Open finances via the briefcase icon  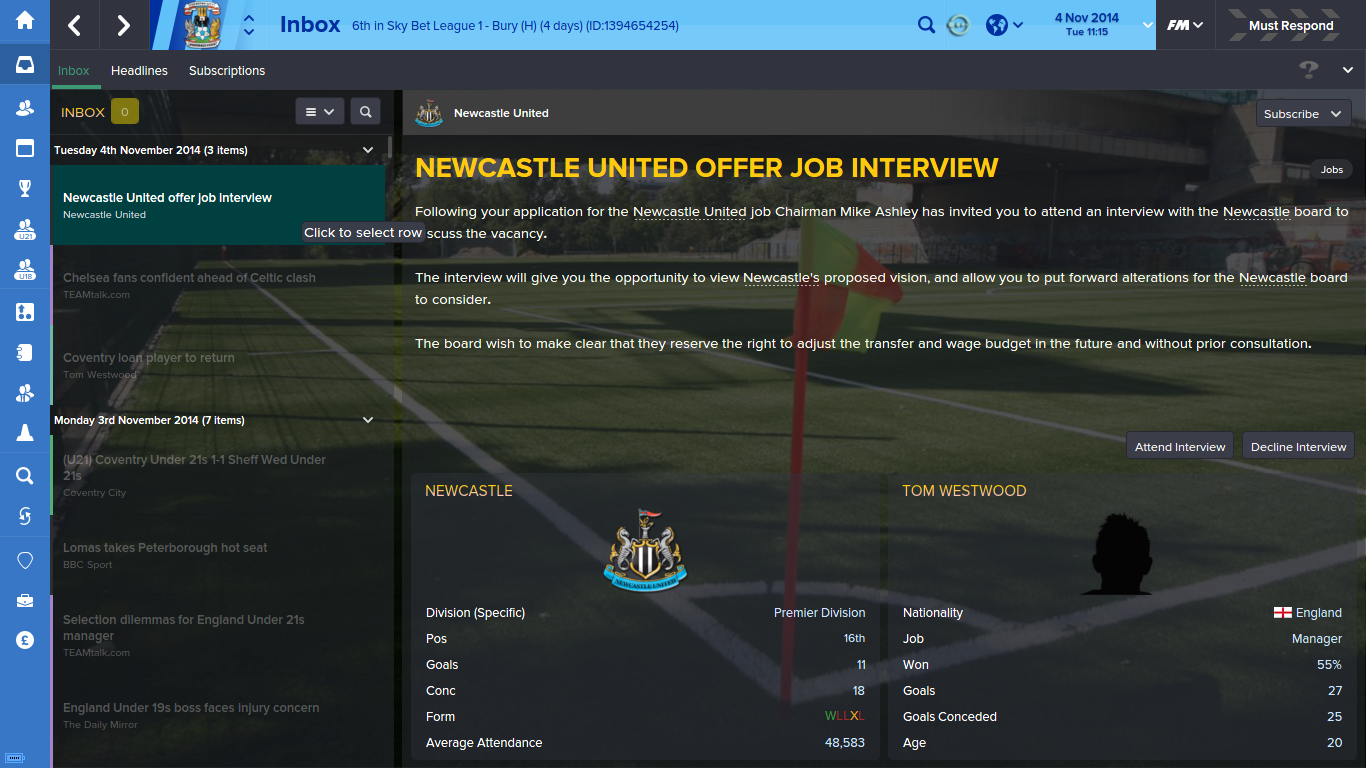24,600
